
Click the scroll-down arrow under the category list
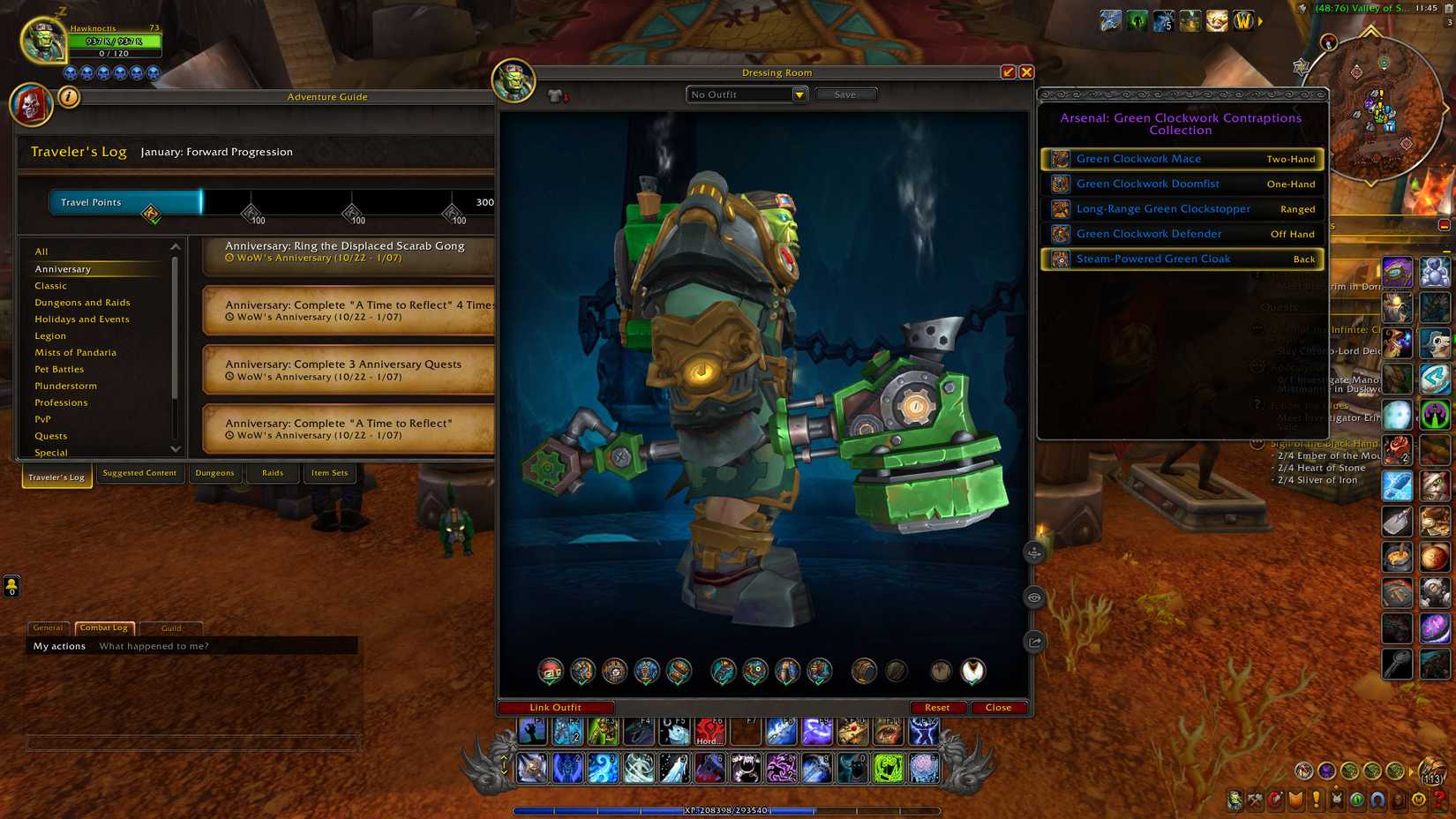point(176,449)
